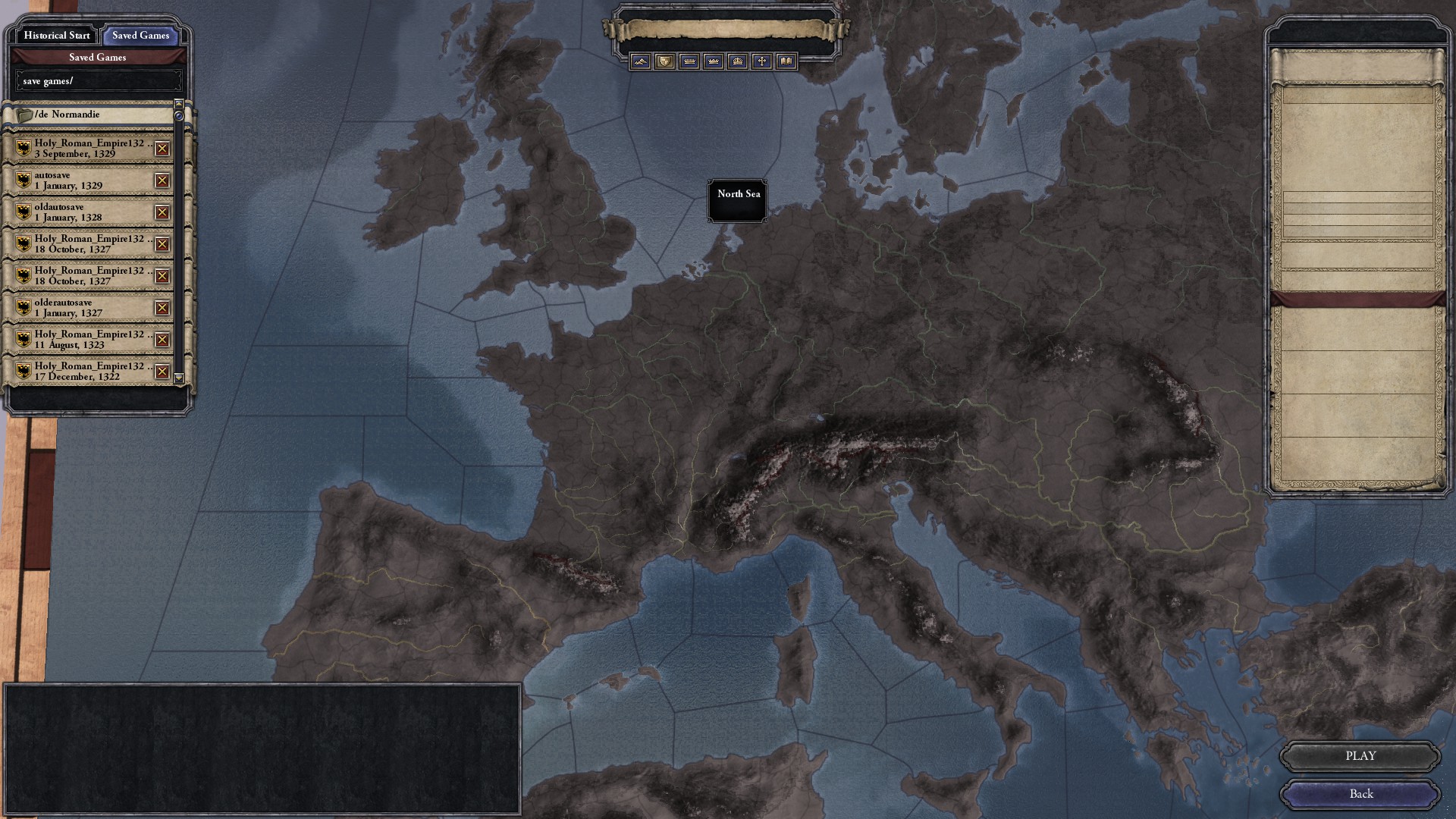Delete the autosave from 1 January 1329
The height and width of the screenshot is (819, 1456).
click(x=160, y=179)
